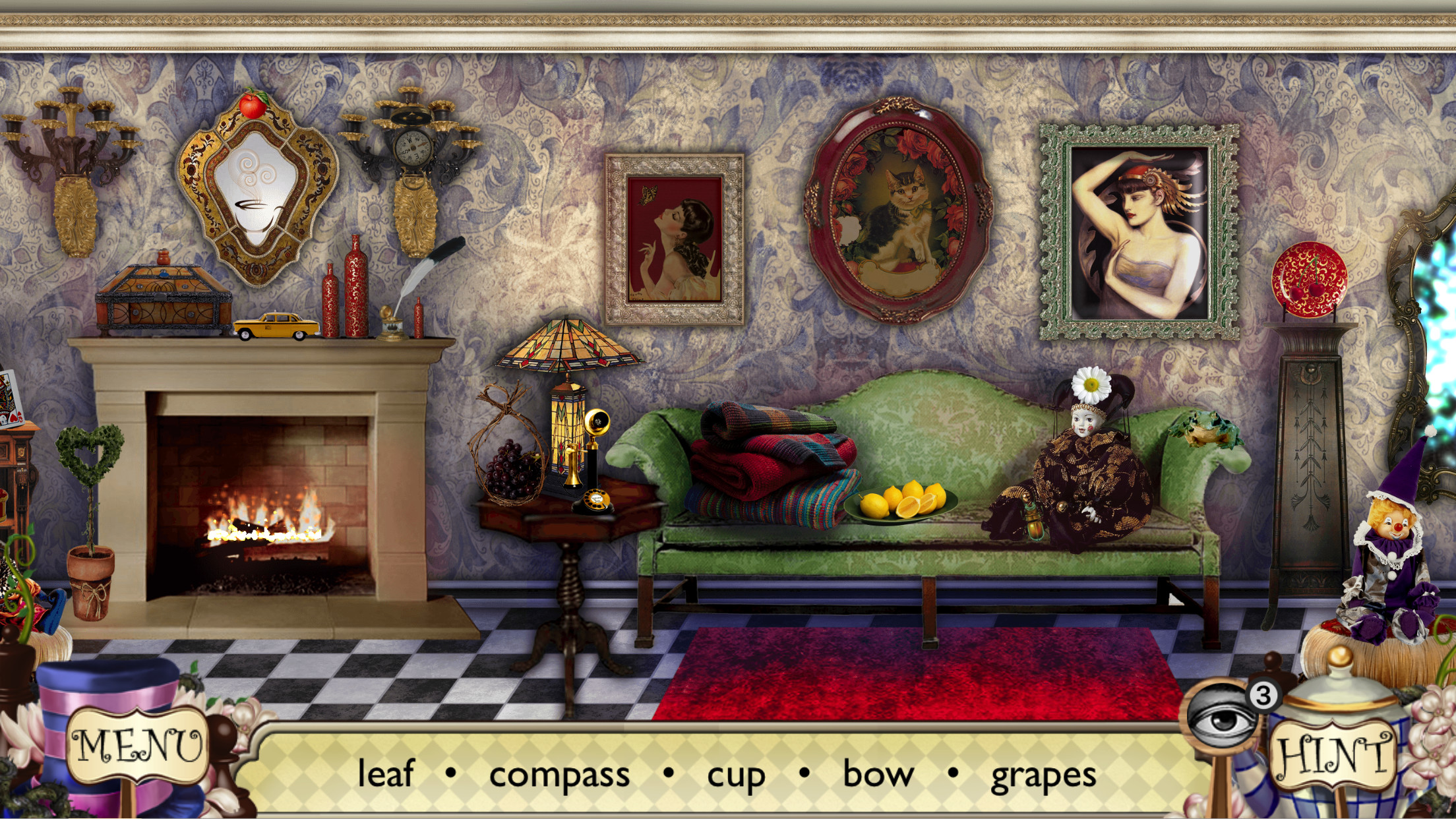The image size is (1456, 819).
Task: Open the MENU
Action: point(139,746)
